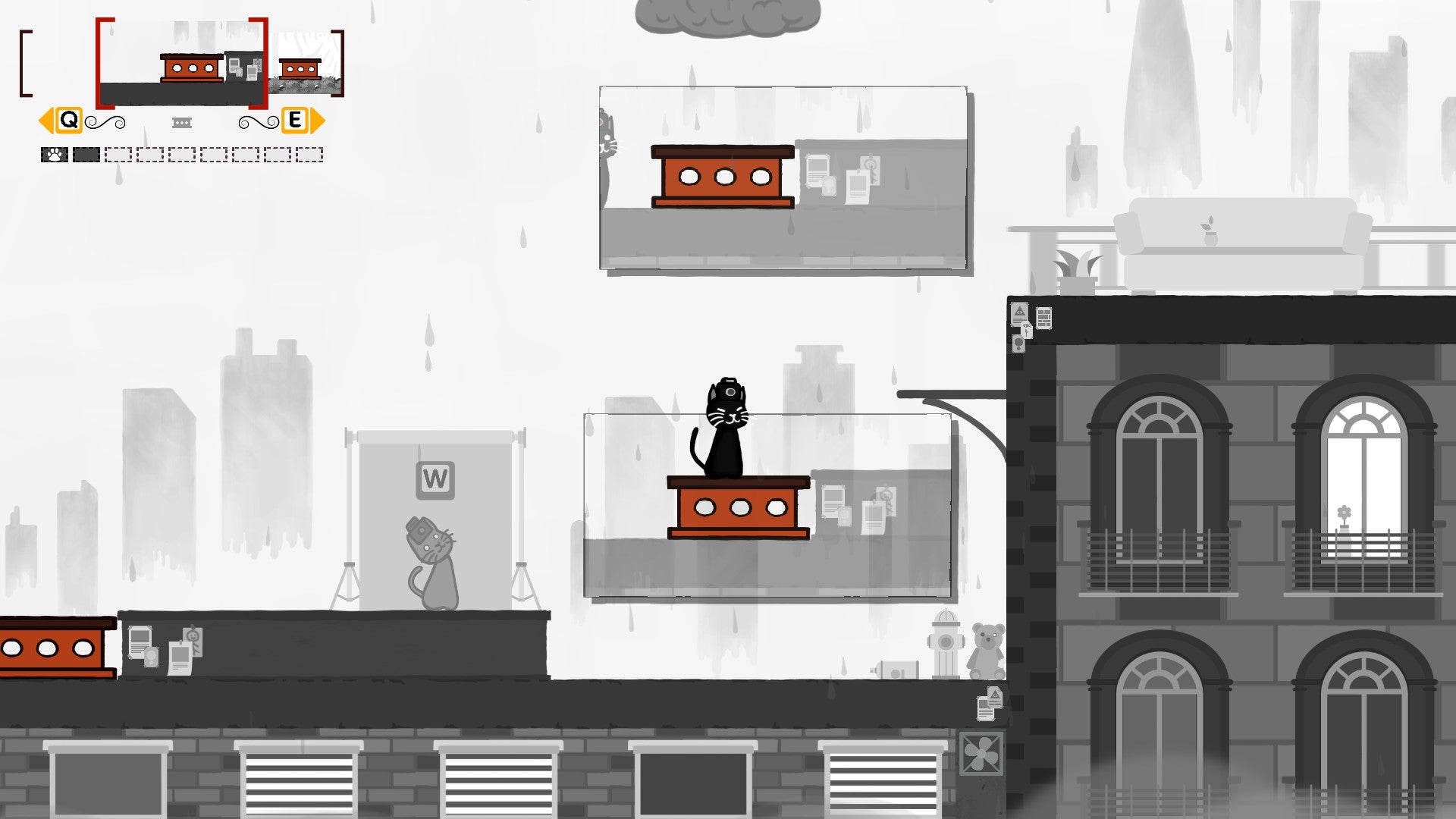The height and width of the screenshot is (819, 1456).
Task: Click the small bench icon between Q and E
Action: point(180,121)
